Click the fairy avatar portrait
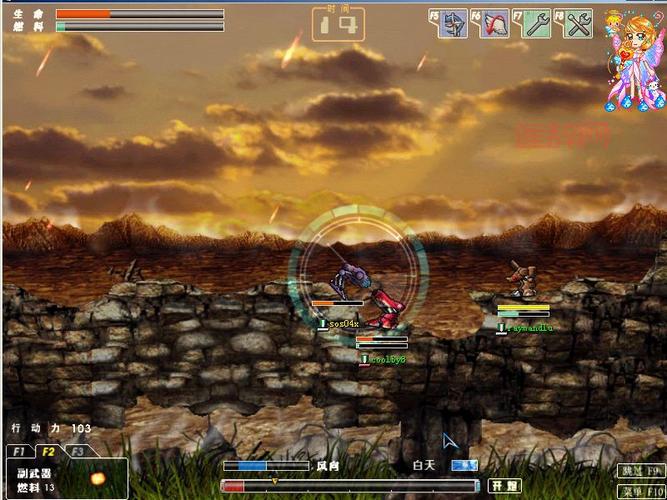The height and width of the screenshot is (500, 667). (x=632, y=55)
